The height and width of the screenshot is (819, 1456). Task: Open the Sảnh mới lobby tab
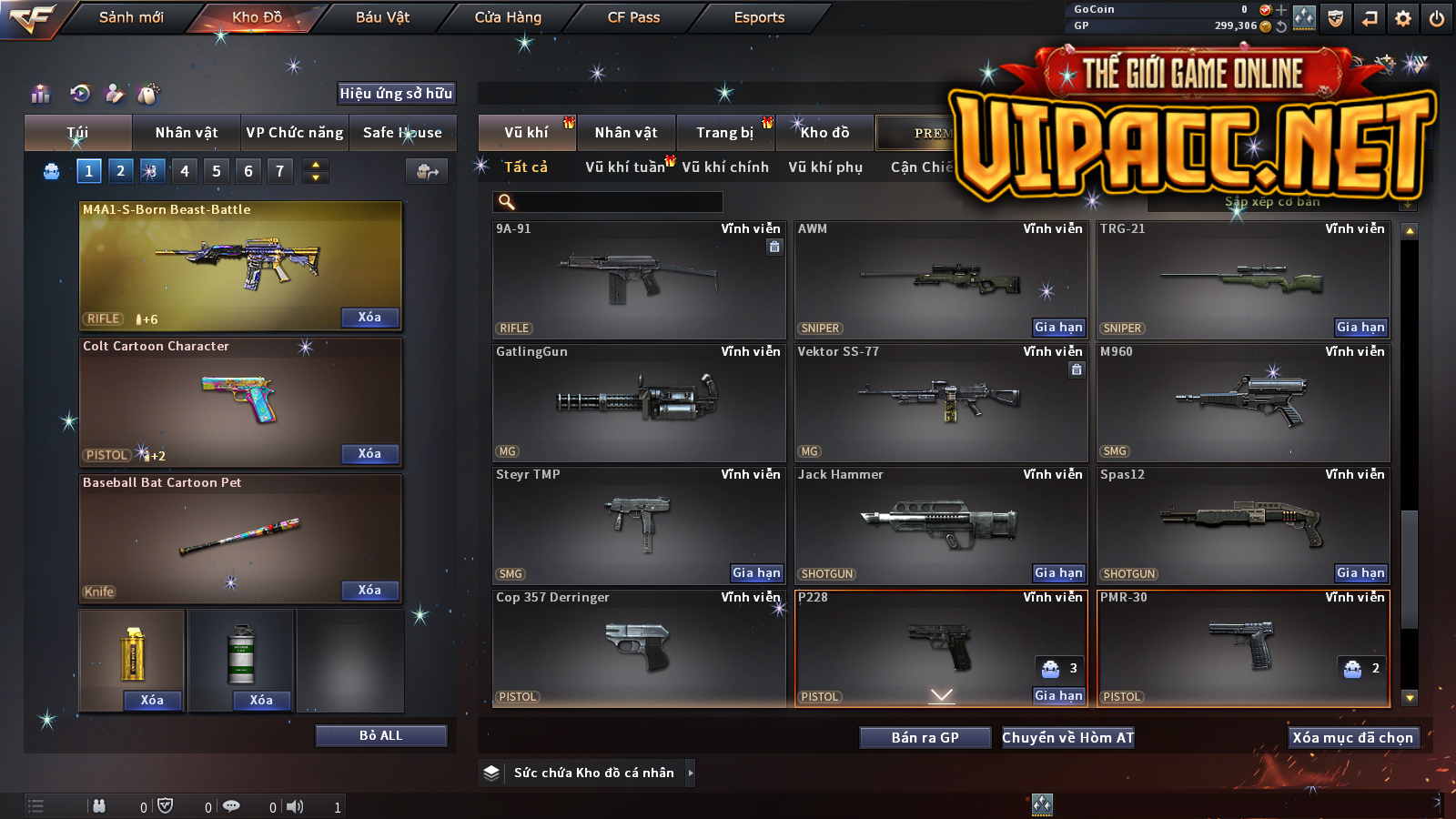(x=131, y=17)
